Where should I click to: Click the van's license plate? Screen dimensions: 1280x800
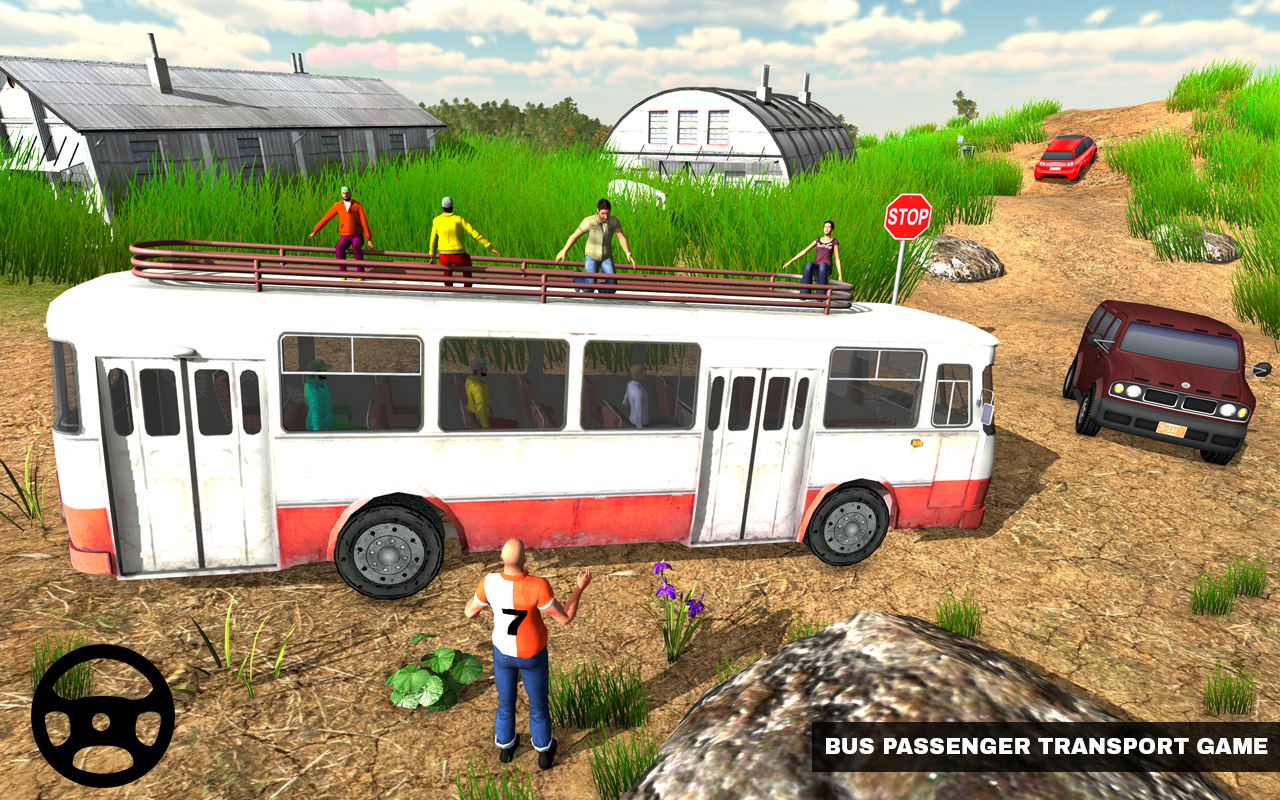click(x=1172, y=428)
